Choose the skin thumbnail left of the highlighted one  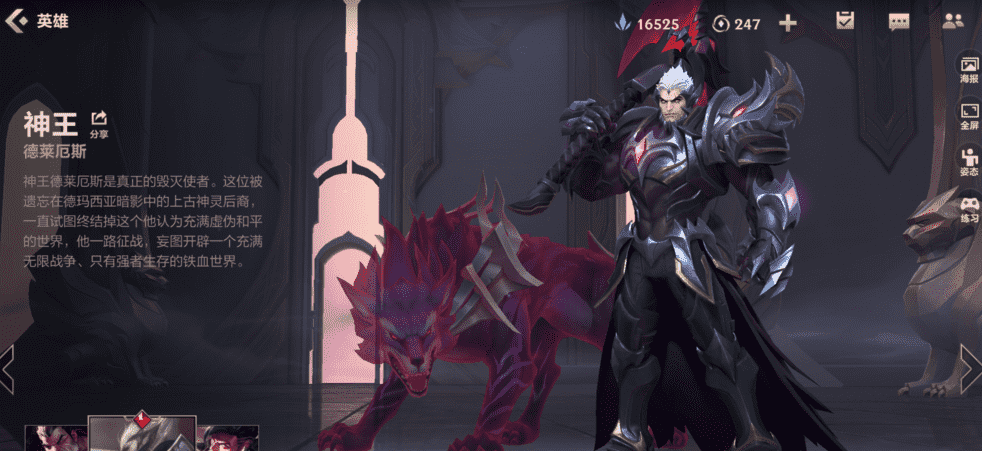(x=56, y=438)
